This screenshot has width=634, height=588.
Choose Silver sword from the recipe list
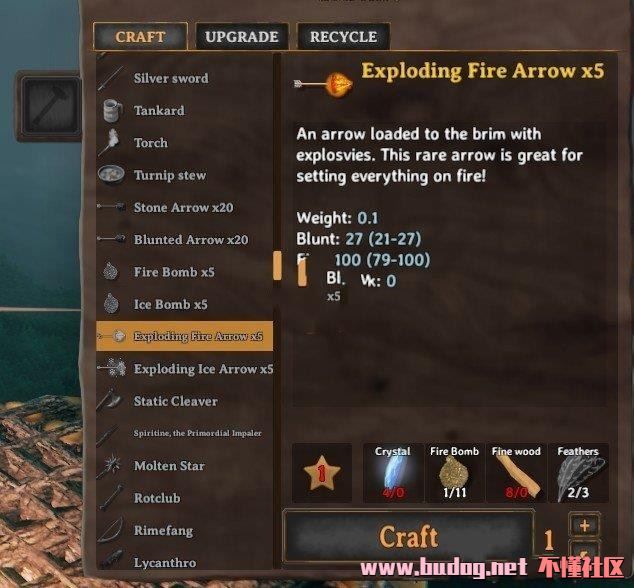(171, 78)
